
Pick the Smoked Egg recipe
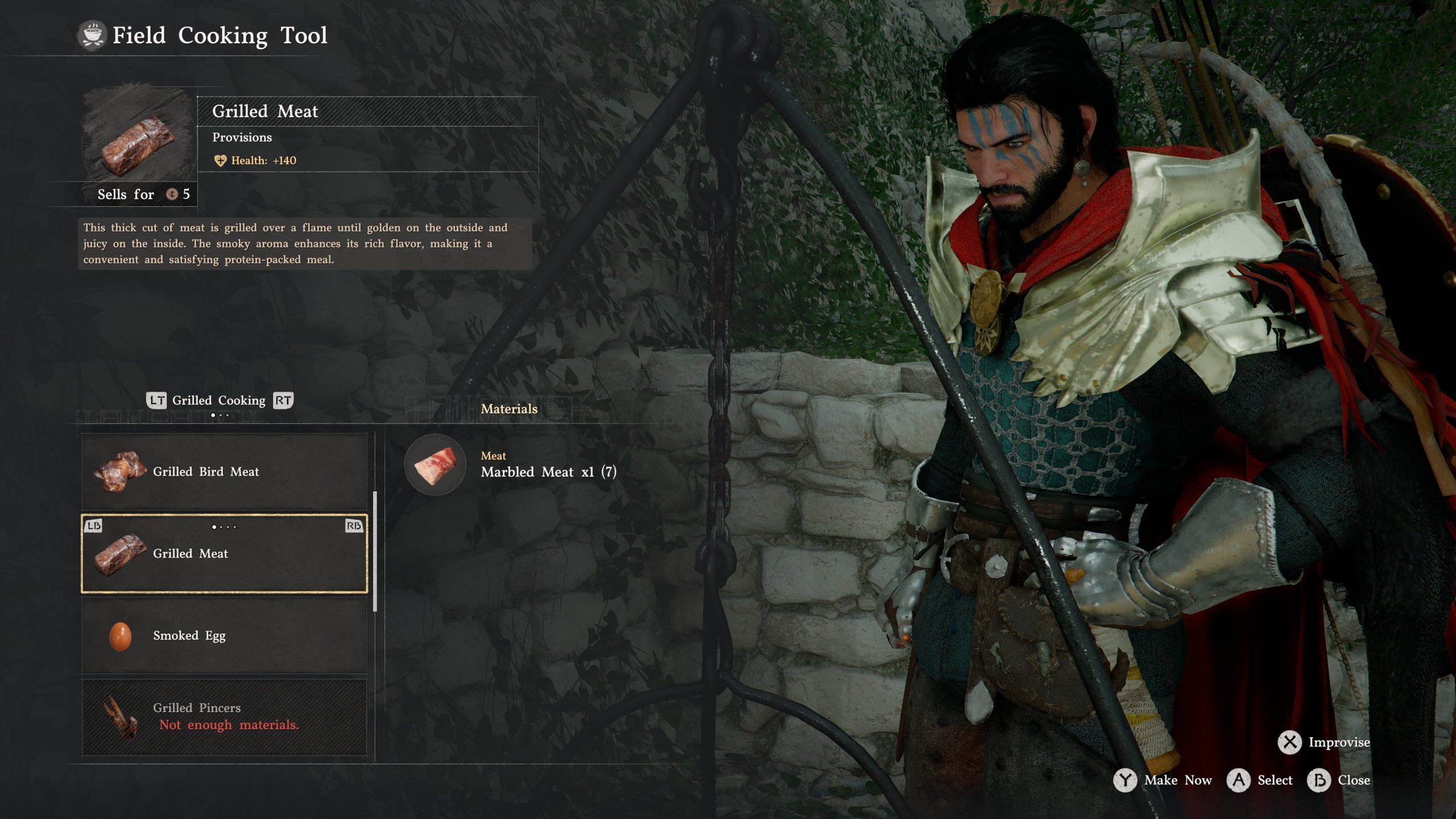[x=225, y=635]
